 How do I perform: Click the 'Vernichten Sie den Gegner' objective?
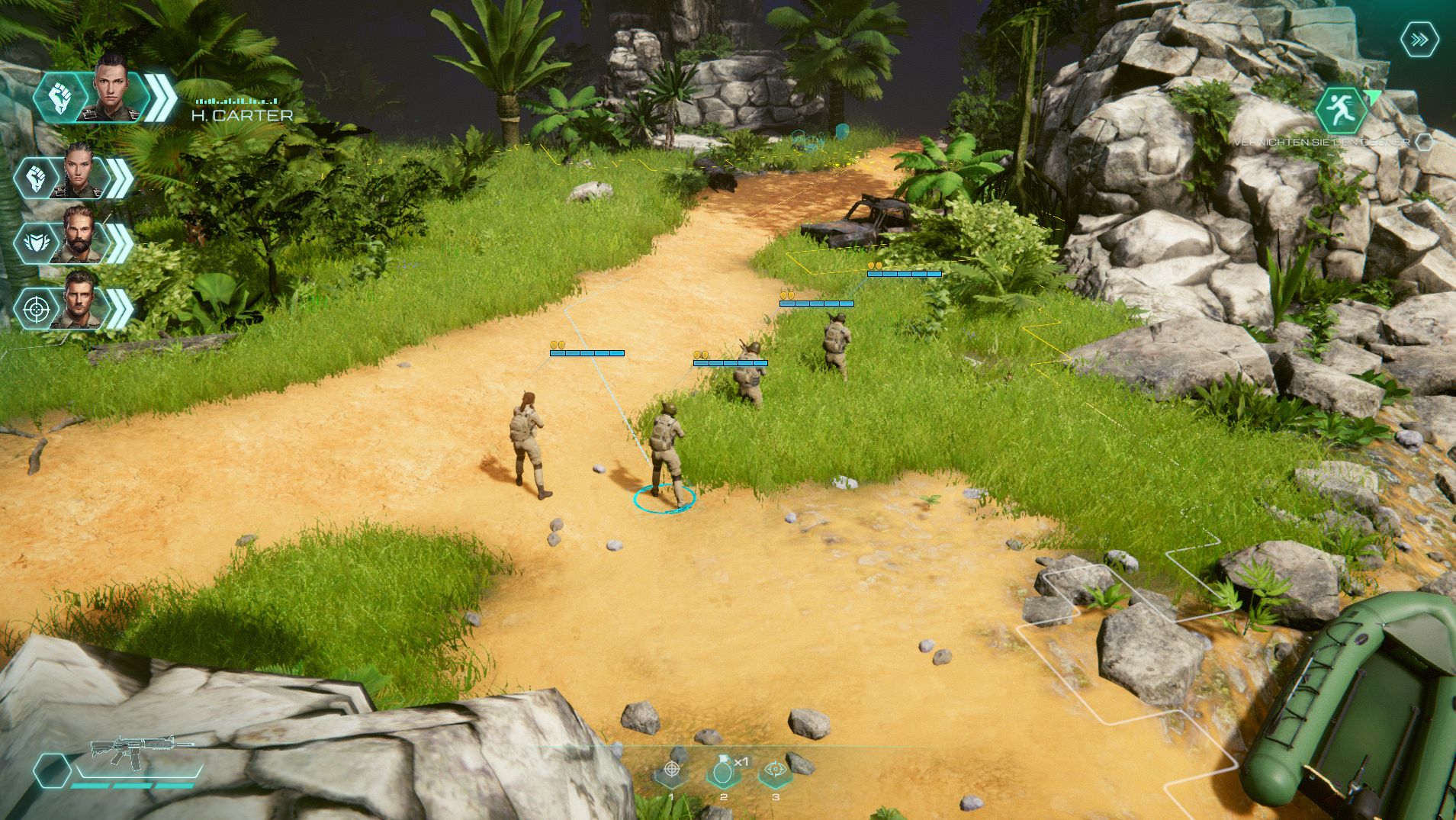tap(1321, 143)
